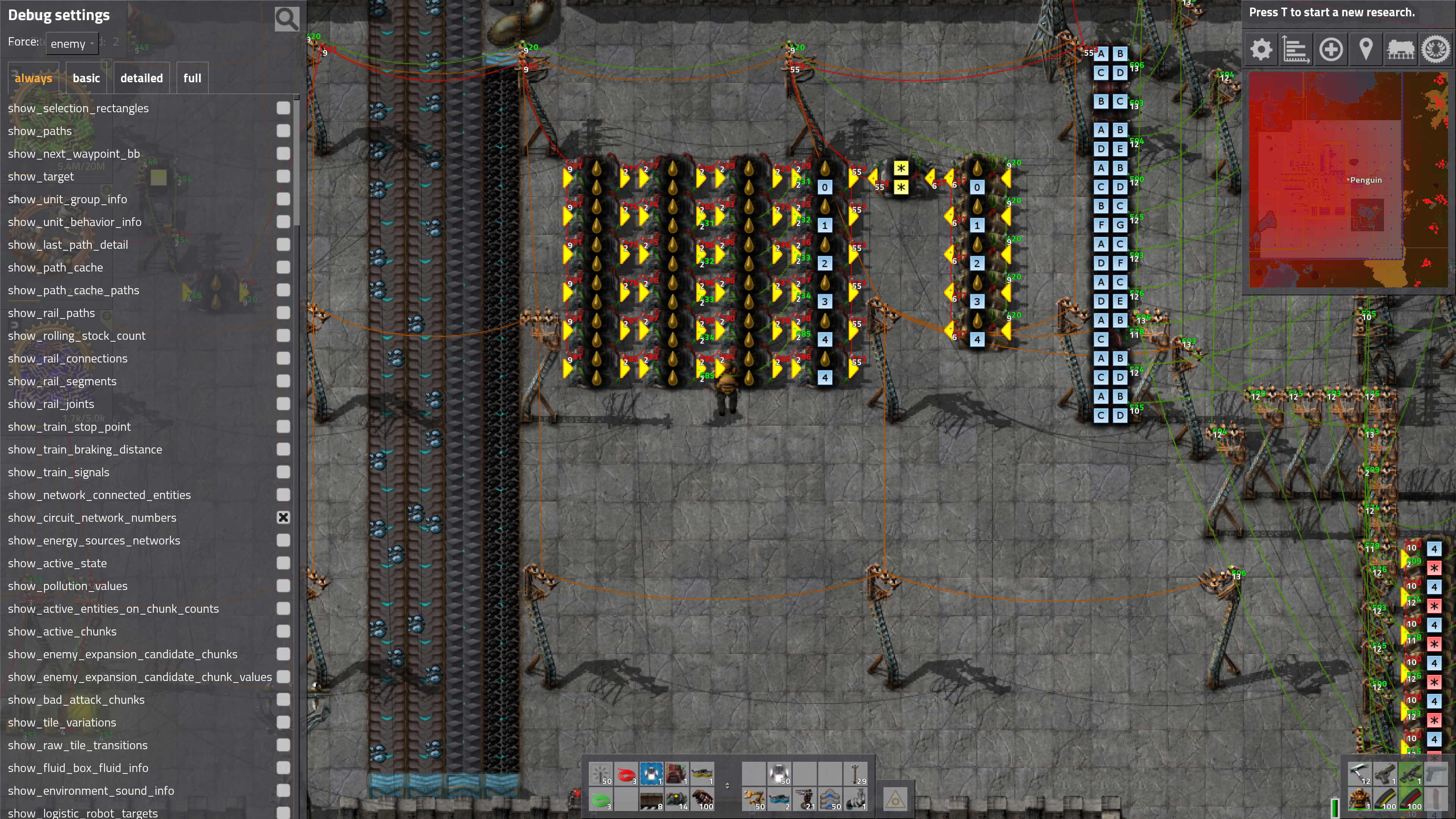Enable show_train_signals option
Image resolution: width=1456 pixels, height=819 pixels.
tap(283, 472)
